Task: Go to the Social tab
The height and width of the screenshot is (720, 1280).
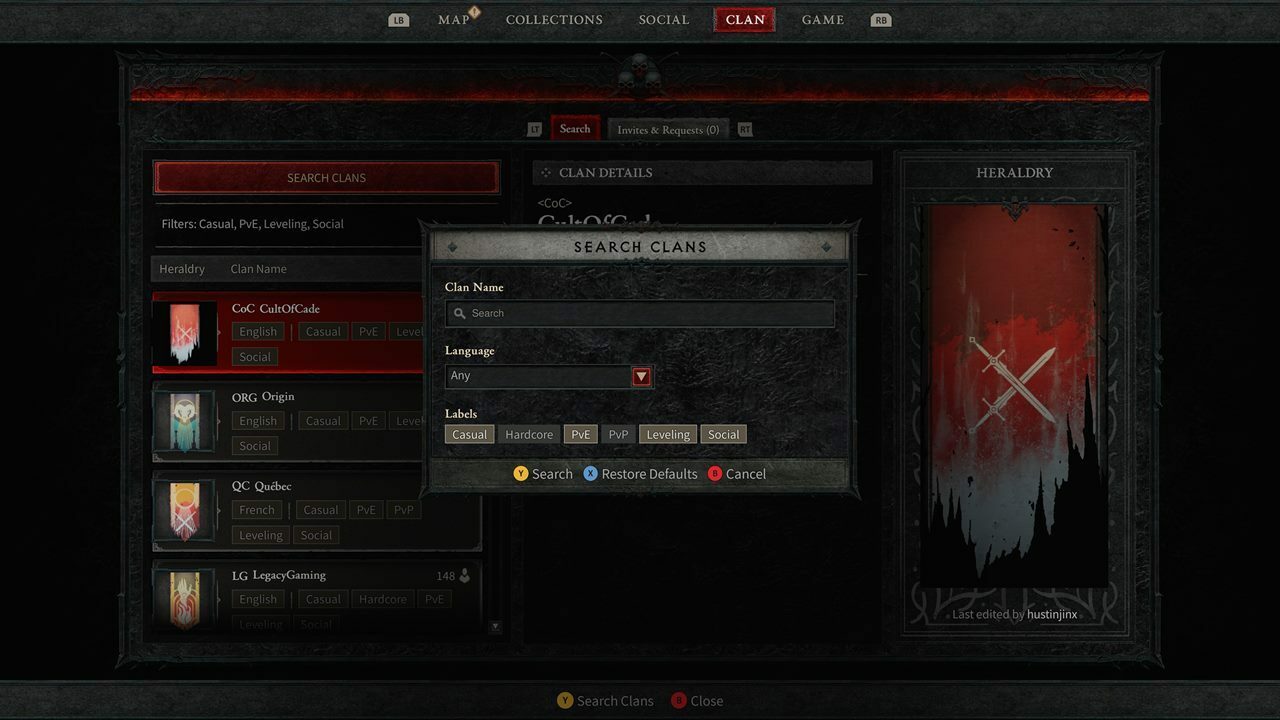Action: (x=664, y=20)
